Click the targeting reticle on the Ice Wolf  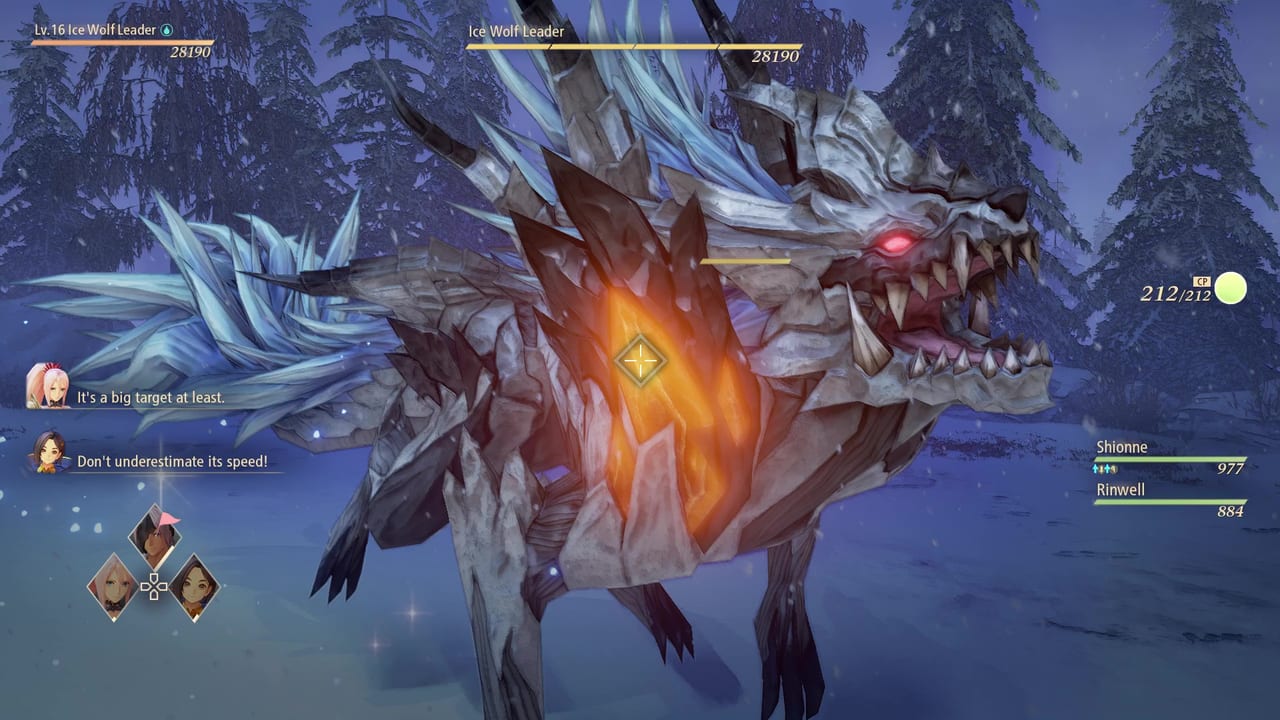click(640, 360)
